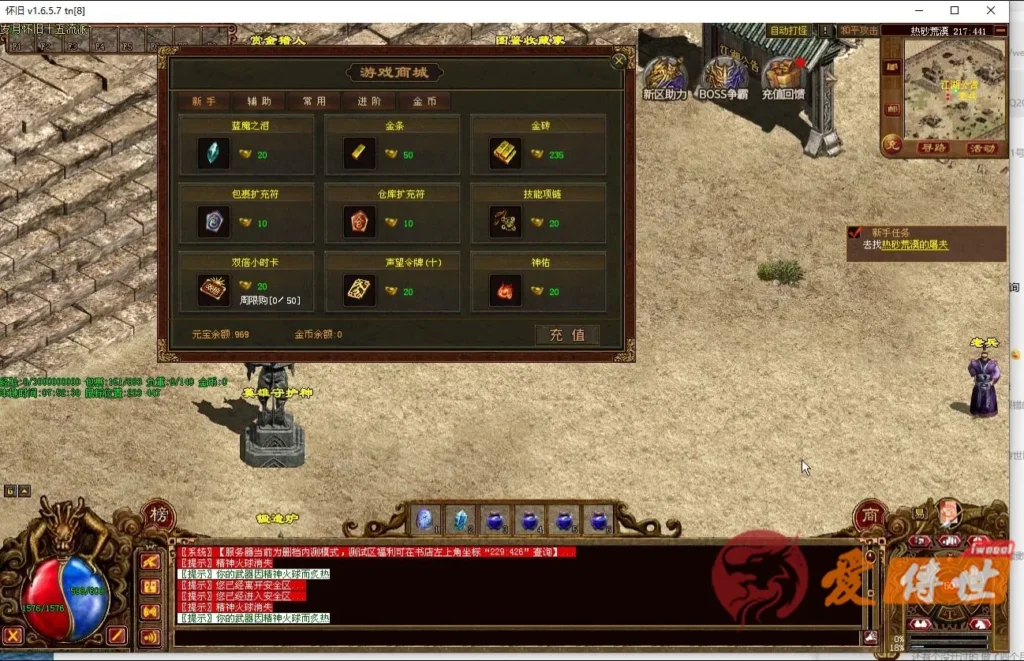Toggle the 自动打怪 auto-fight button
Screen dimensions: 1024x661
point(788,31)
